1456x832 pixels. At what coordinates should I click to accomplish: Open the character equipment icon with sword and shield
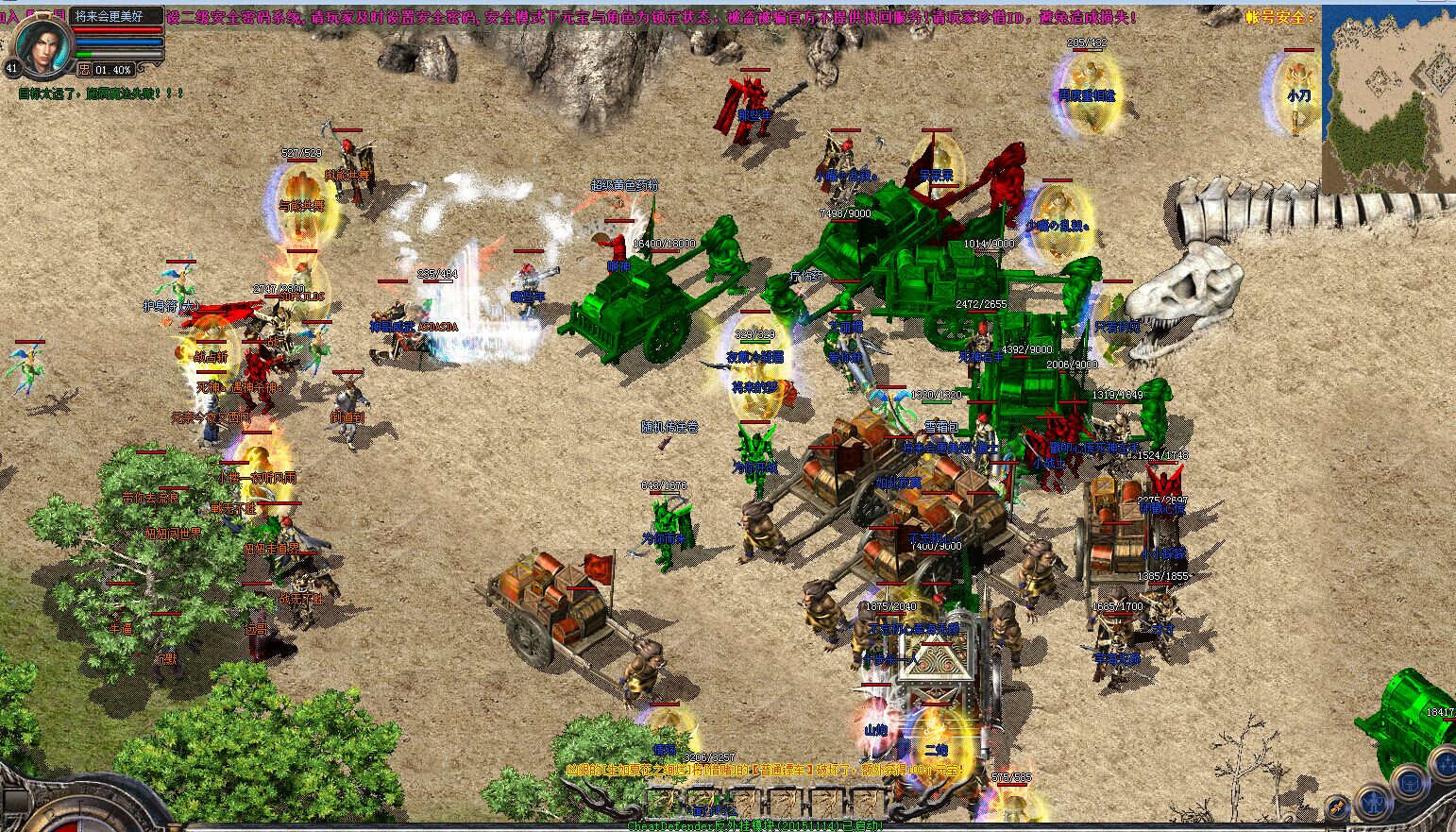[x=1374, y=804]
